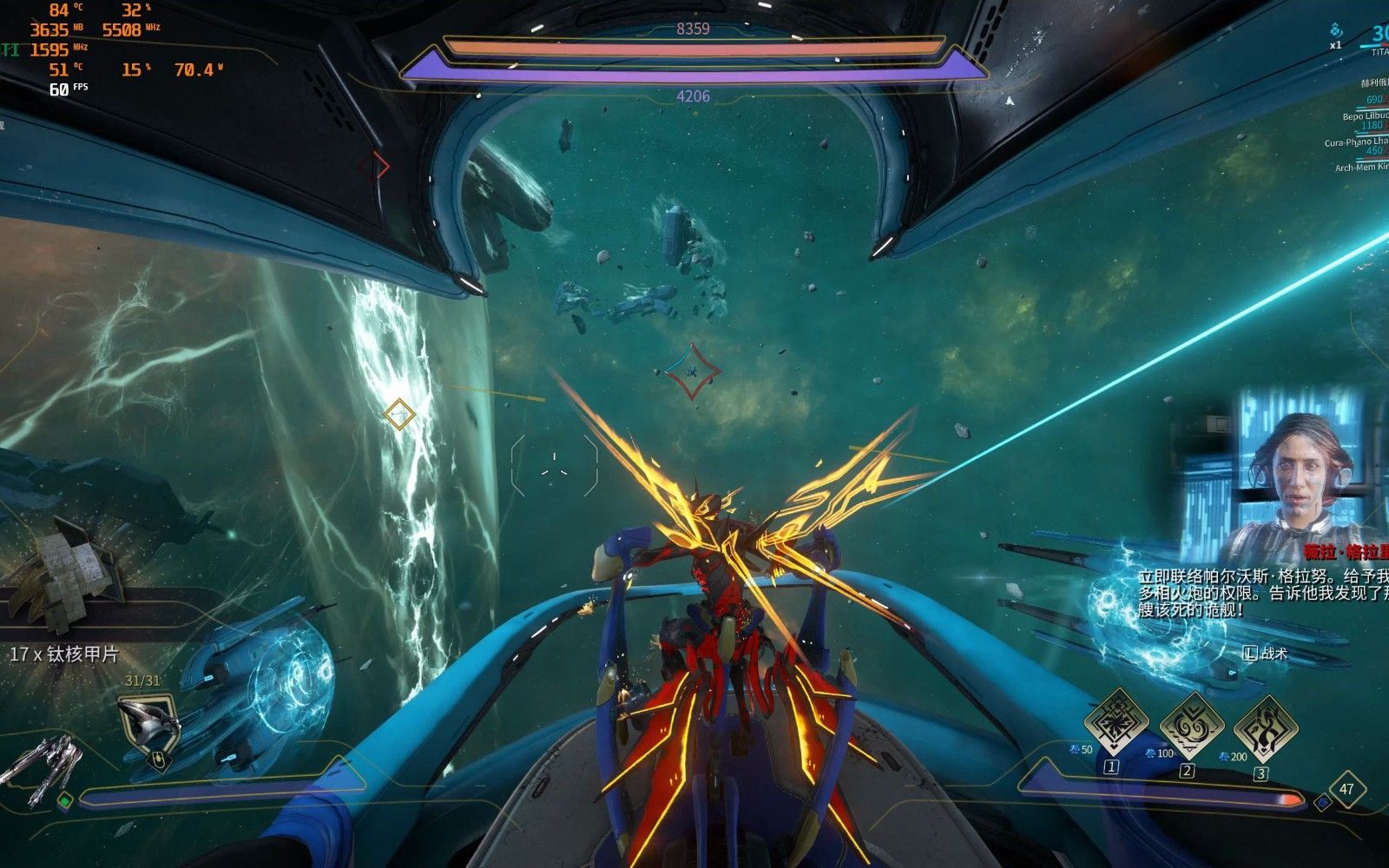Select squad member Bepo Lilbuc in crew list
The height and width of the screenshot is (868, 1389).
(1365, 115)
